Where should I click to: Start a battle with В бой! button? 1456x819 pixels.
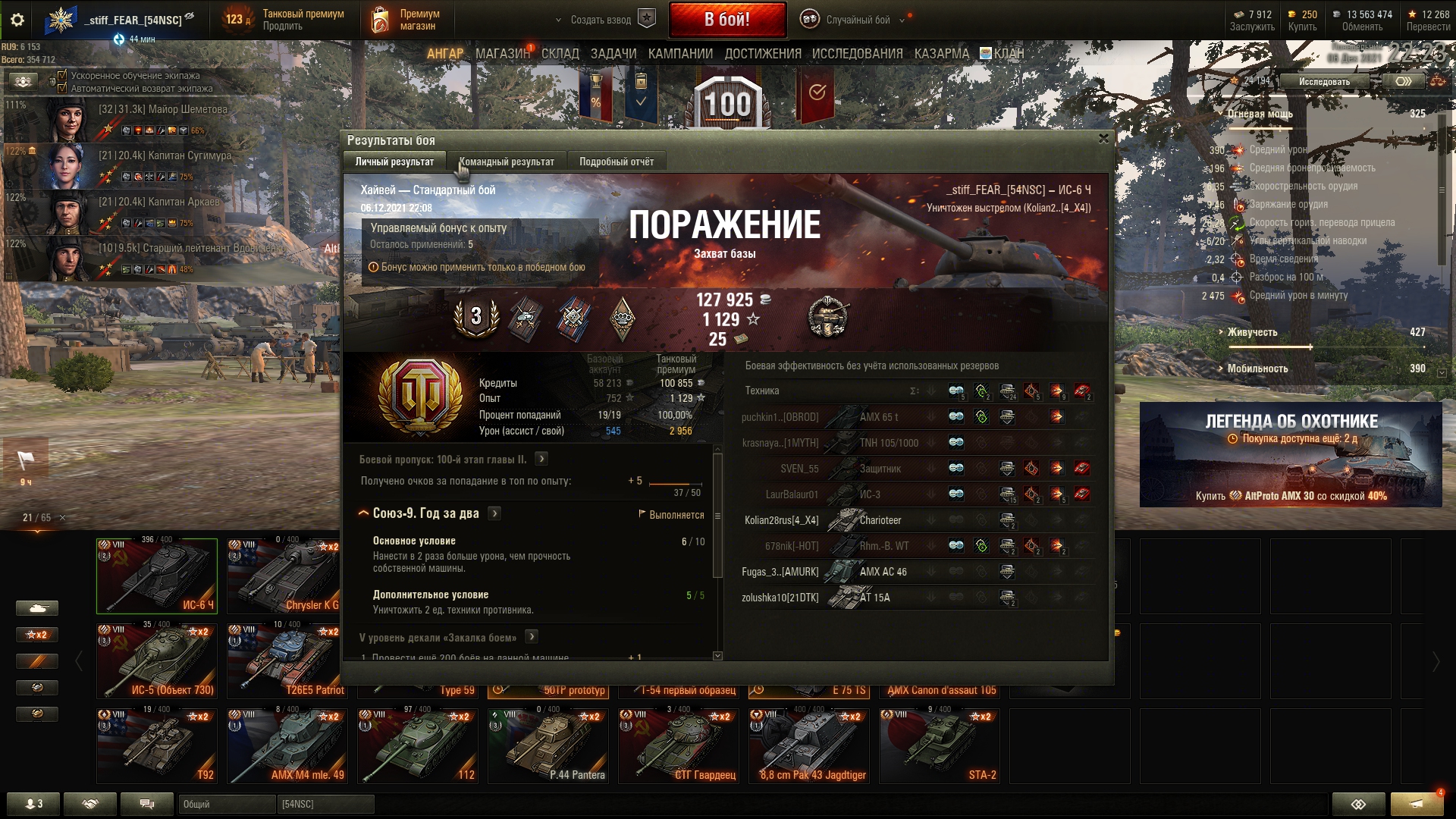[x=726, y=20]
